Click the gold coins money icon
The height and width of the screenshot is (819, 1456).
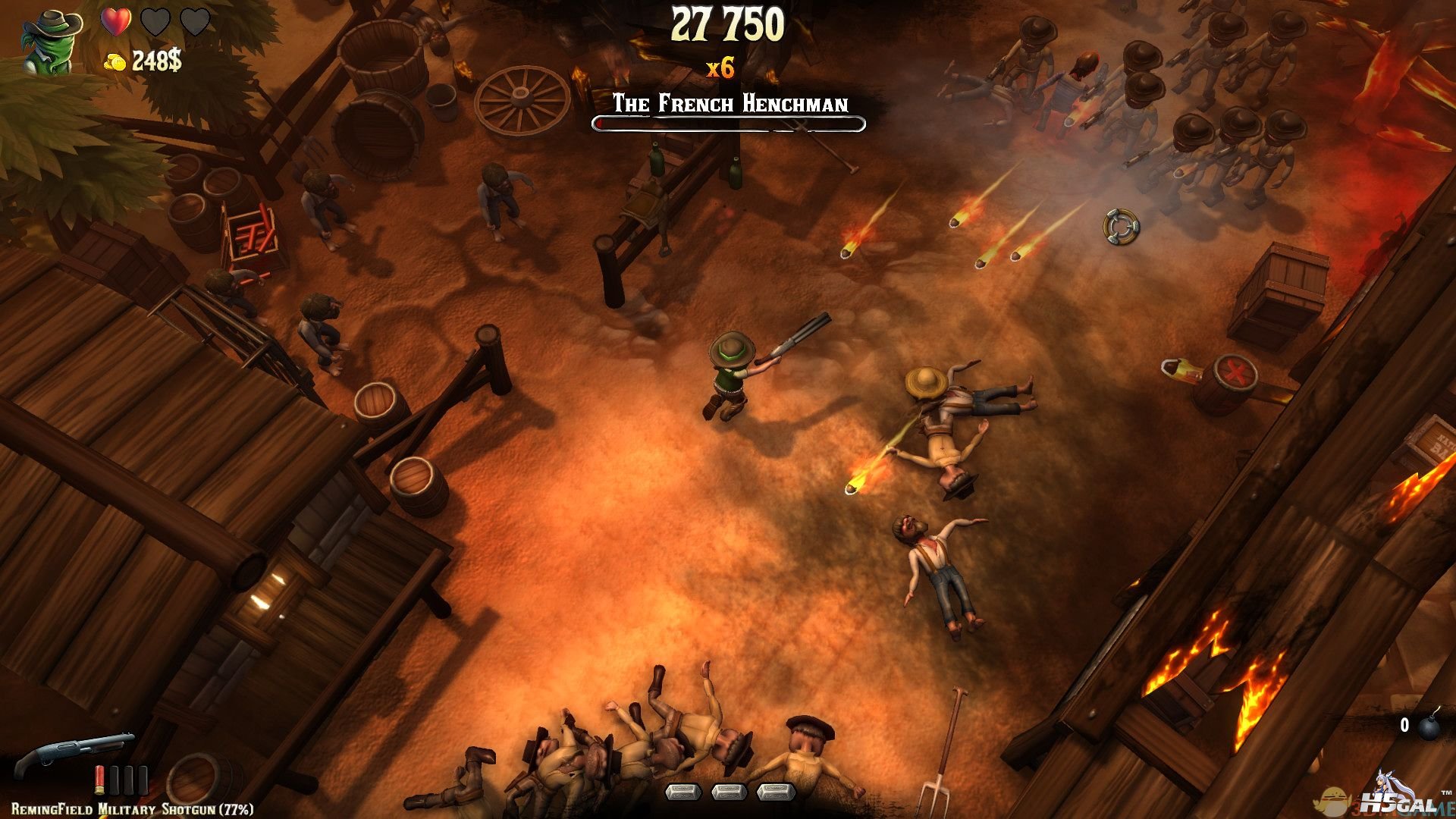click(x=115, y=62)
